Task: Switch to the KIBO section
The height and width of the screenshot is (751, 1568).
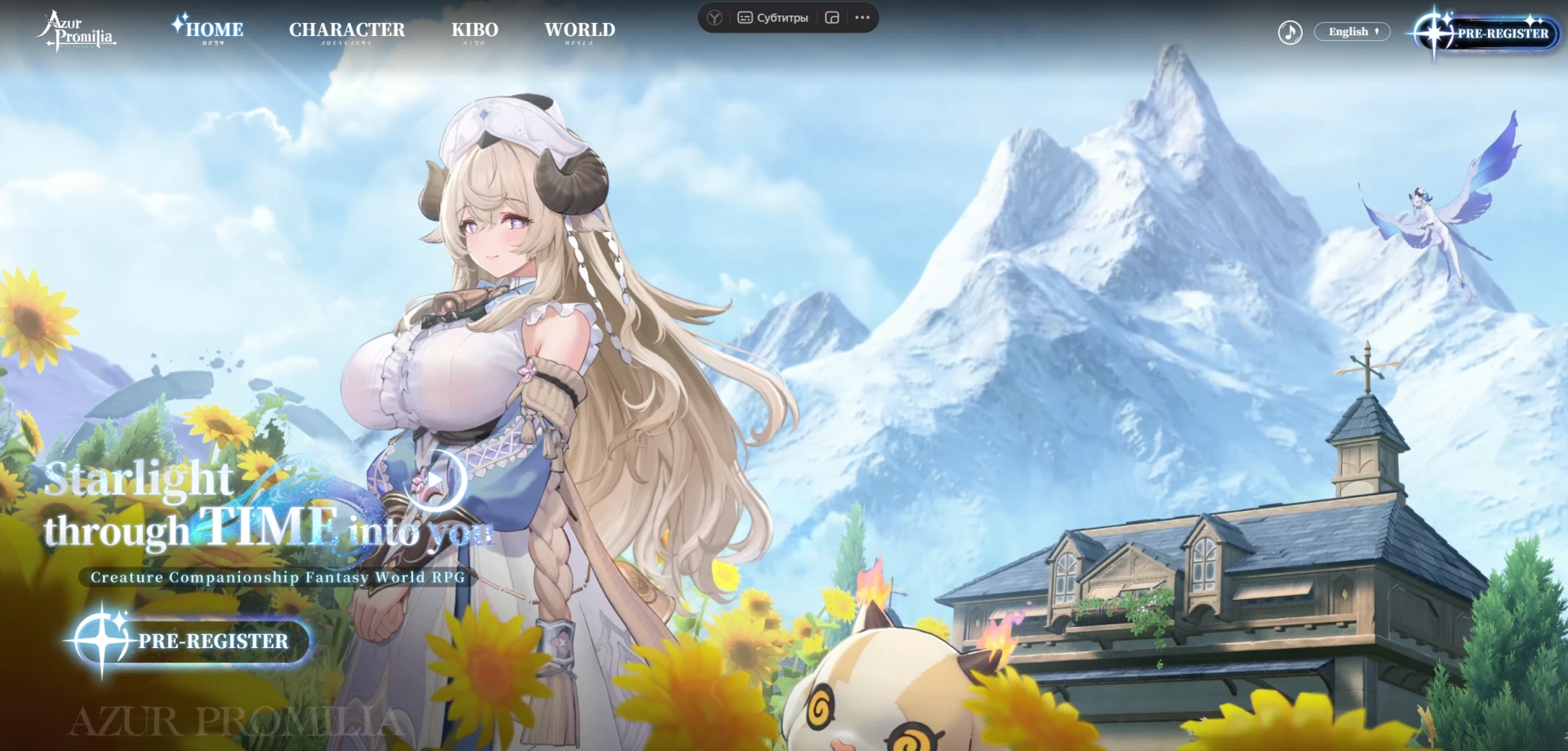Action: 474,30
